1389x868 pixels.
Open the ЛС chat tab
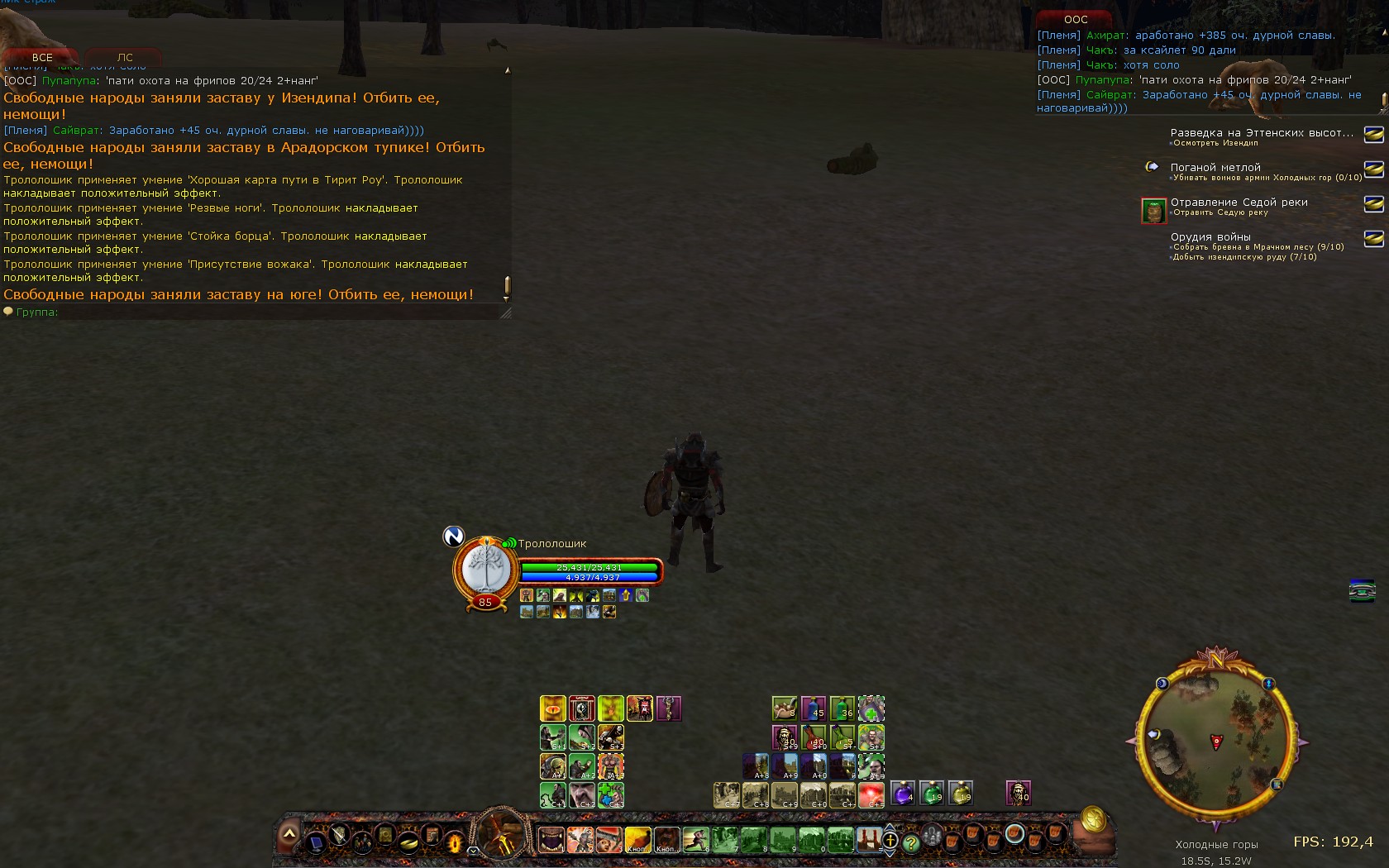click(125, 58)
